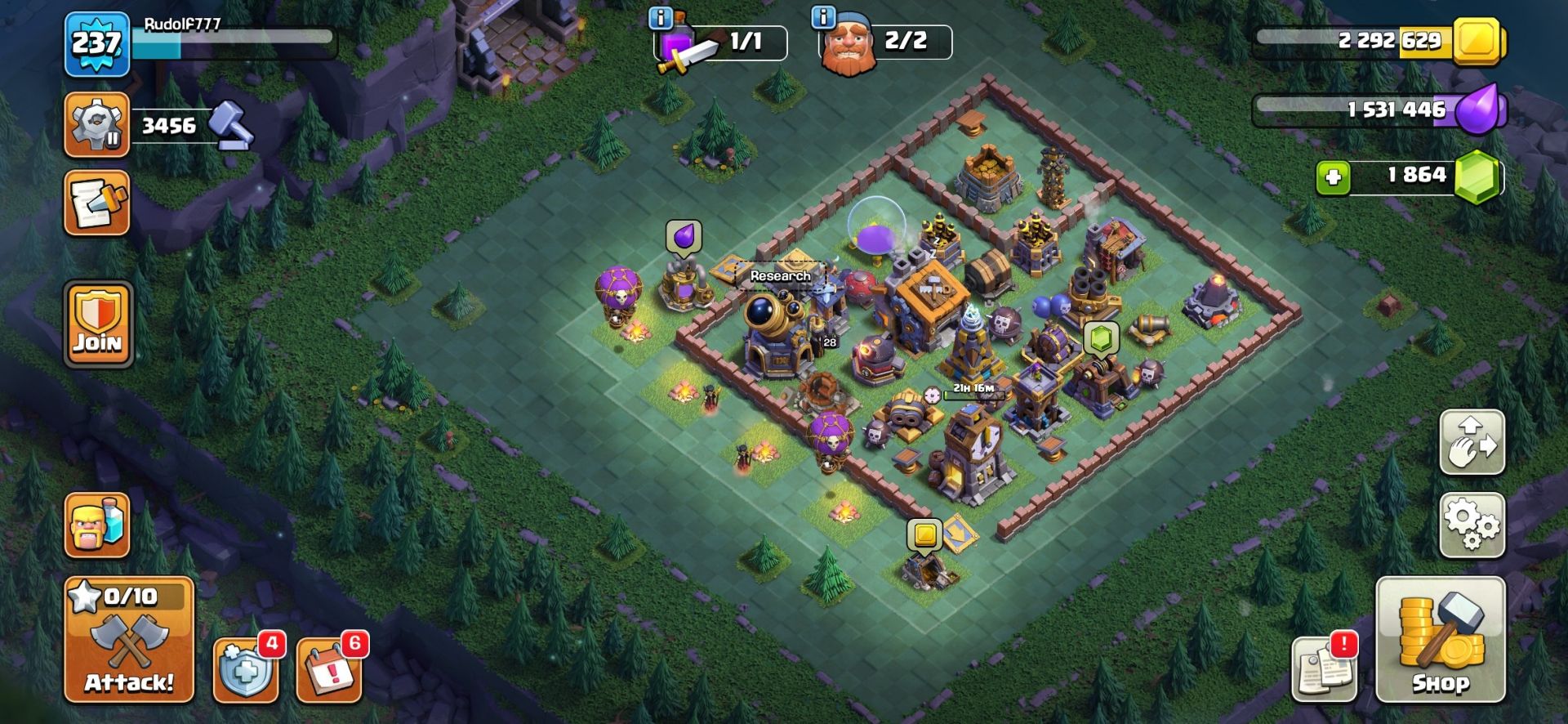Screen dimensions: 1568x724
Task: Open the shield with red badge 4
Action: (x=244, y=671)
